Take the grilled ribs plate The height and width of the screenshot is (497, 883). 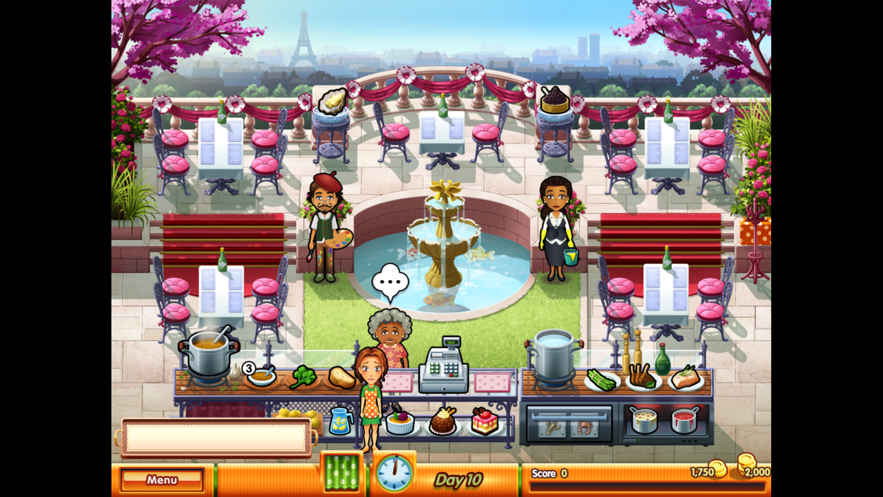(644, 378)
